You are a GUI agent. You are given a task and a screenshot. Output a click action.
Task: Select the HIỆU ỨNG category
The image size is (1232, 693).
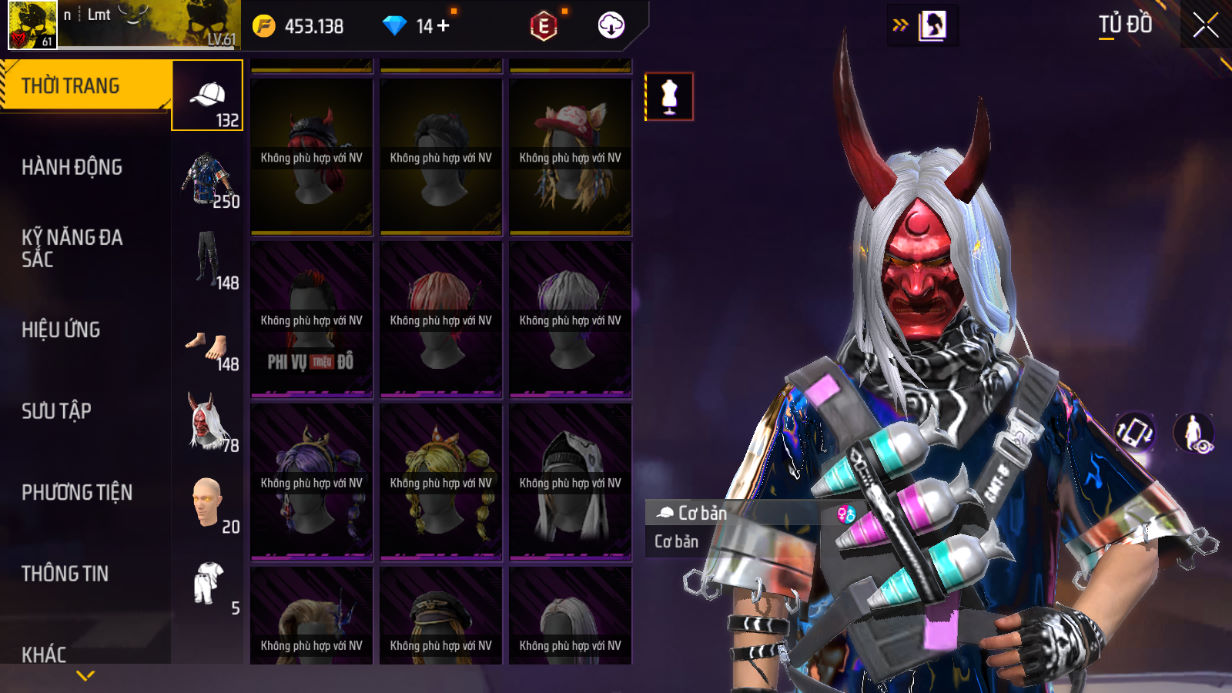(x=61, y=330)
